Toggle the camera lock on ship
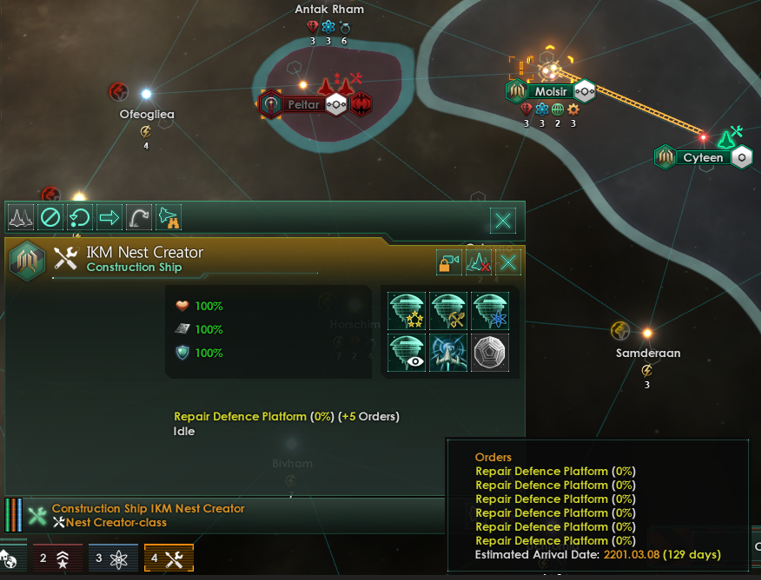Image resolution: width=761 pixels, height=580 pixels. click(x=449, y=263)
